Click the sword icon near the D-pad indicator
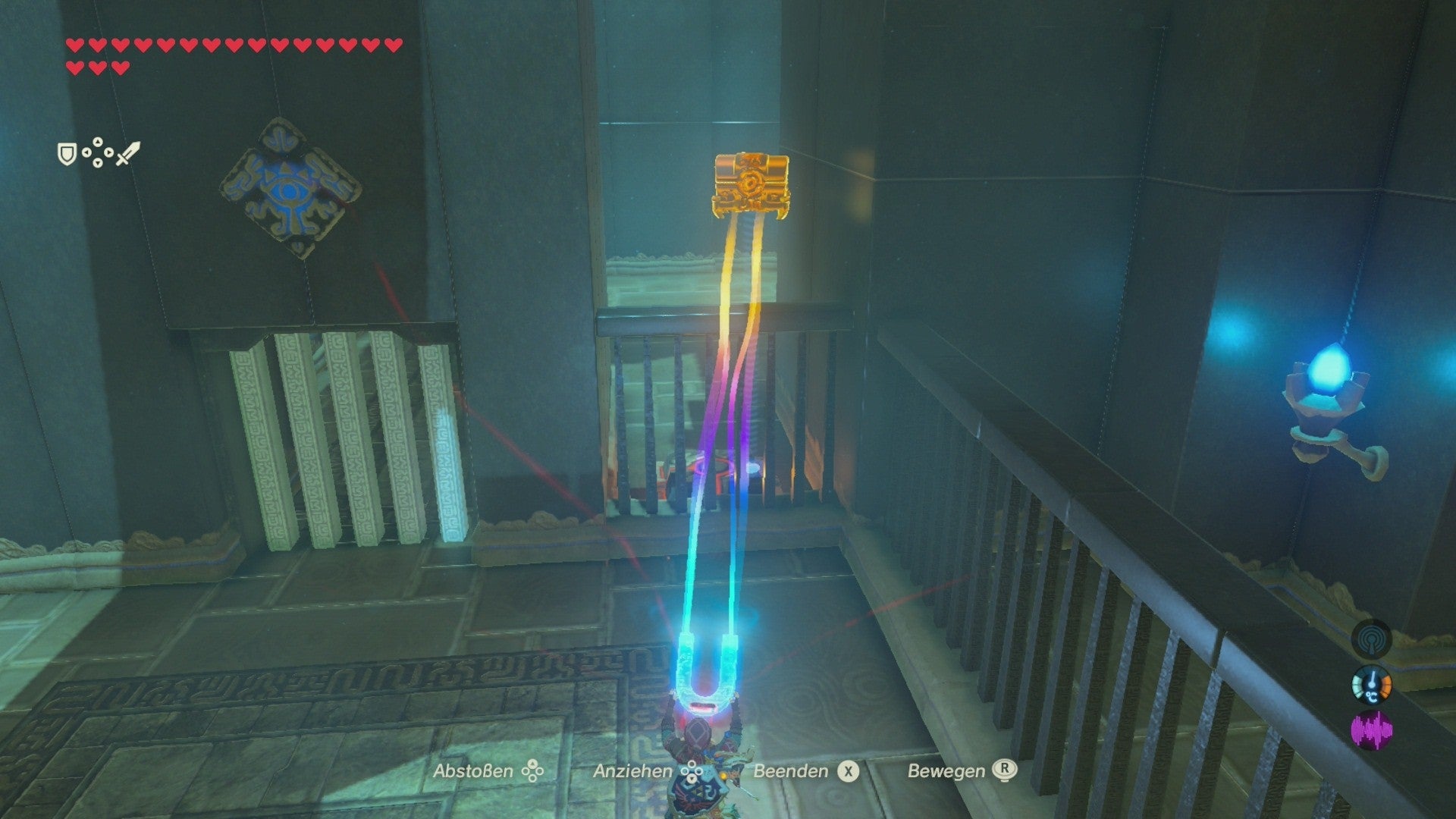Screen dimensions: 1456x819 point(127,153)
